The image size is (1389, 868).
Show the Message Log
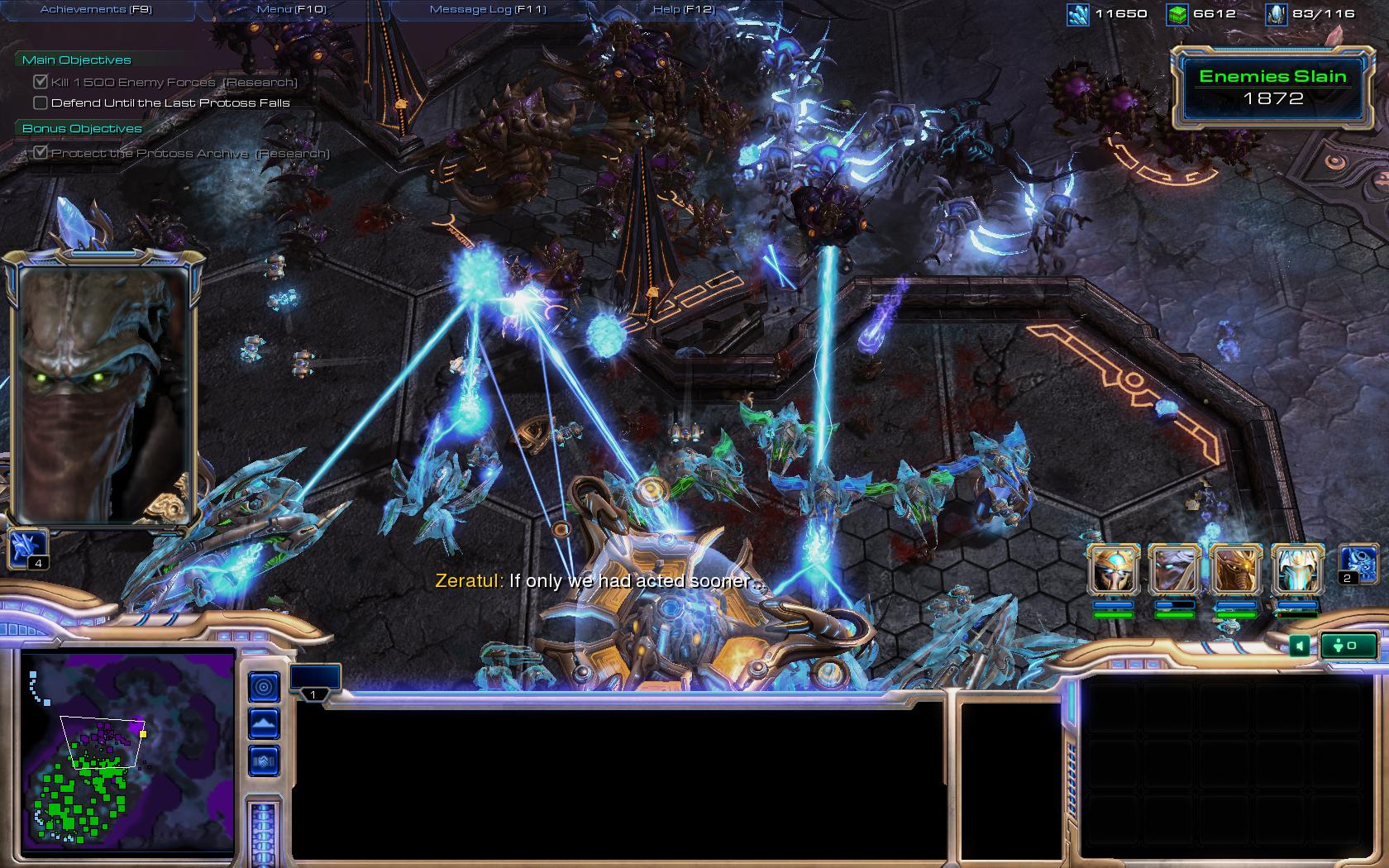point(488,9)
